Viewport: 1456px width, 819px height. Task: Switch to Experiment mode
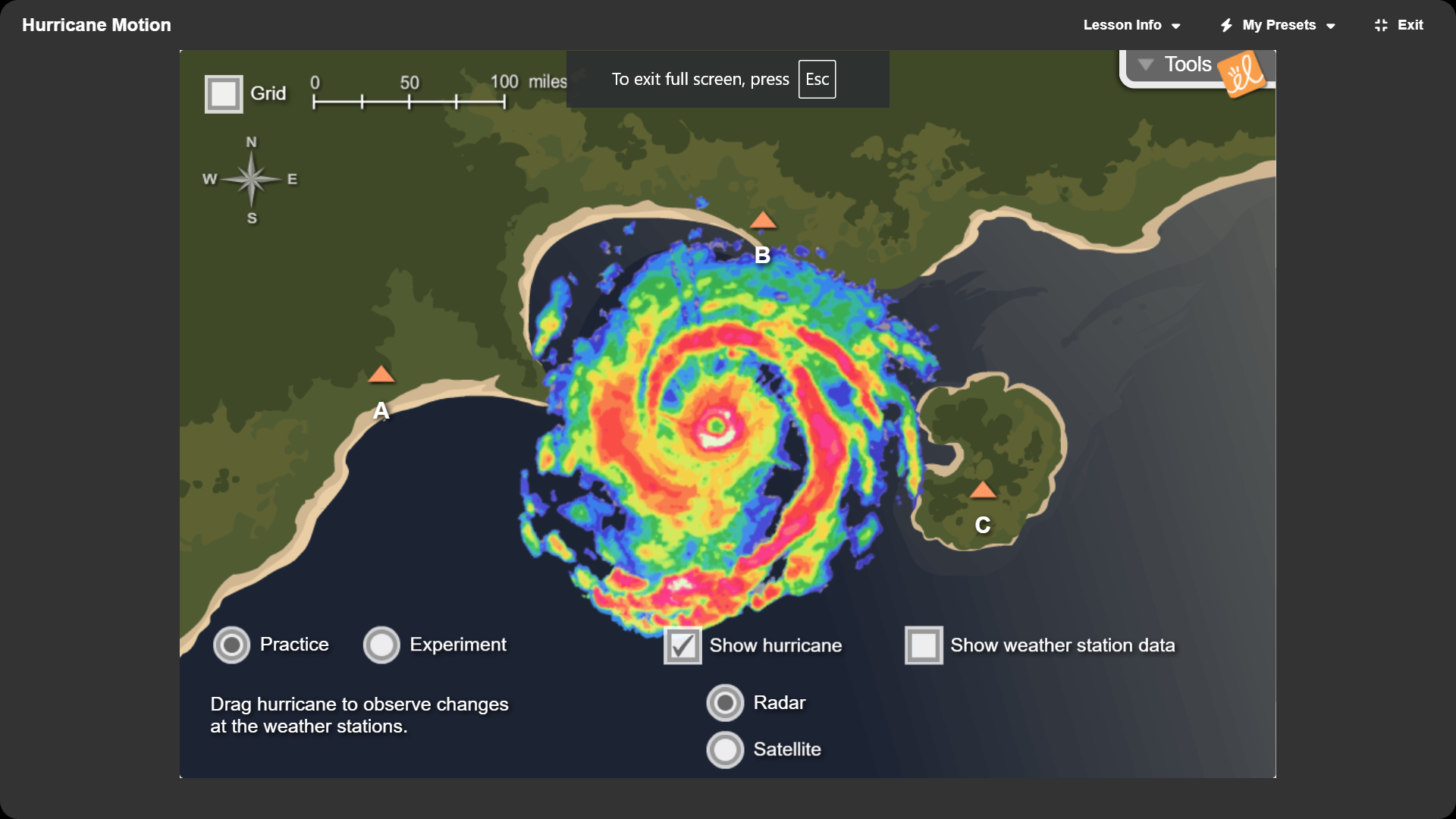pos(381,645)
